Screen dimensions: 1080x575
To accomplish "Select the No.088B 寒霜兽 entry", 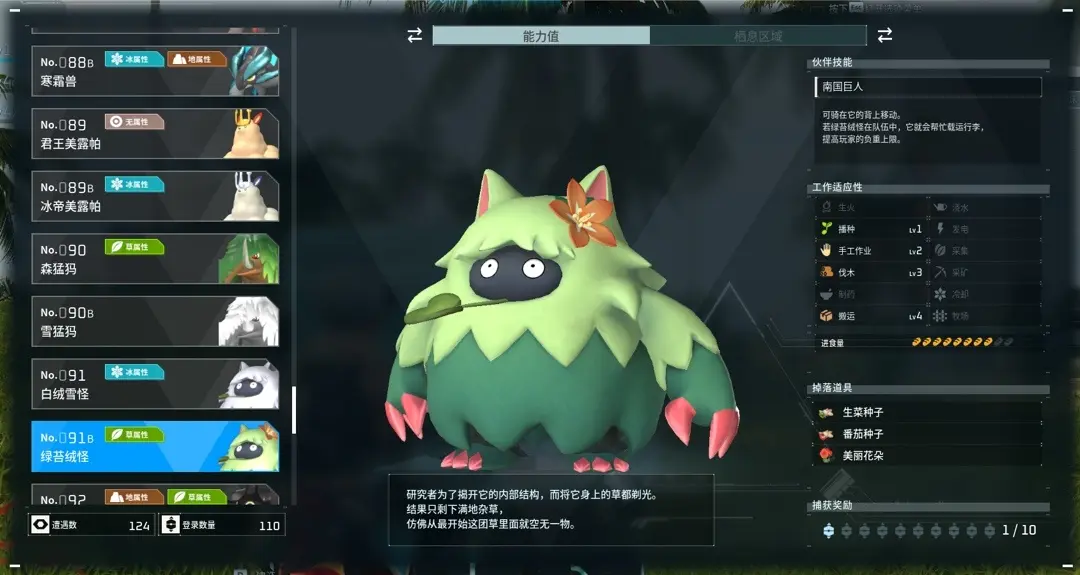I will coord(155,71).
